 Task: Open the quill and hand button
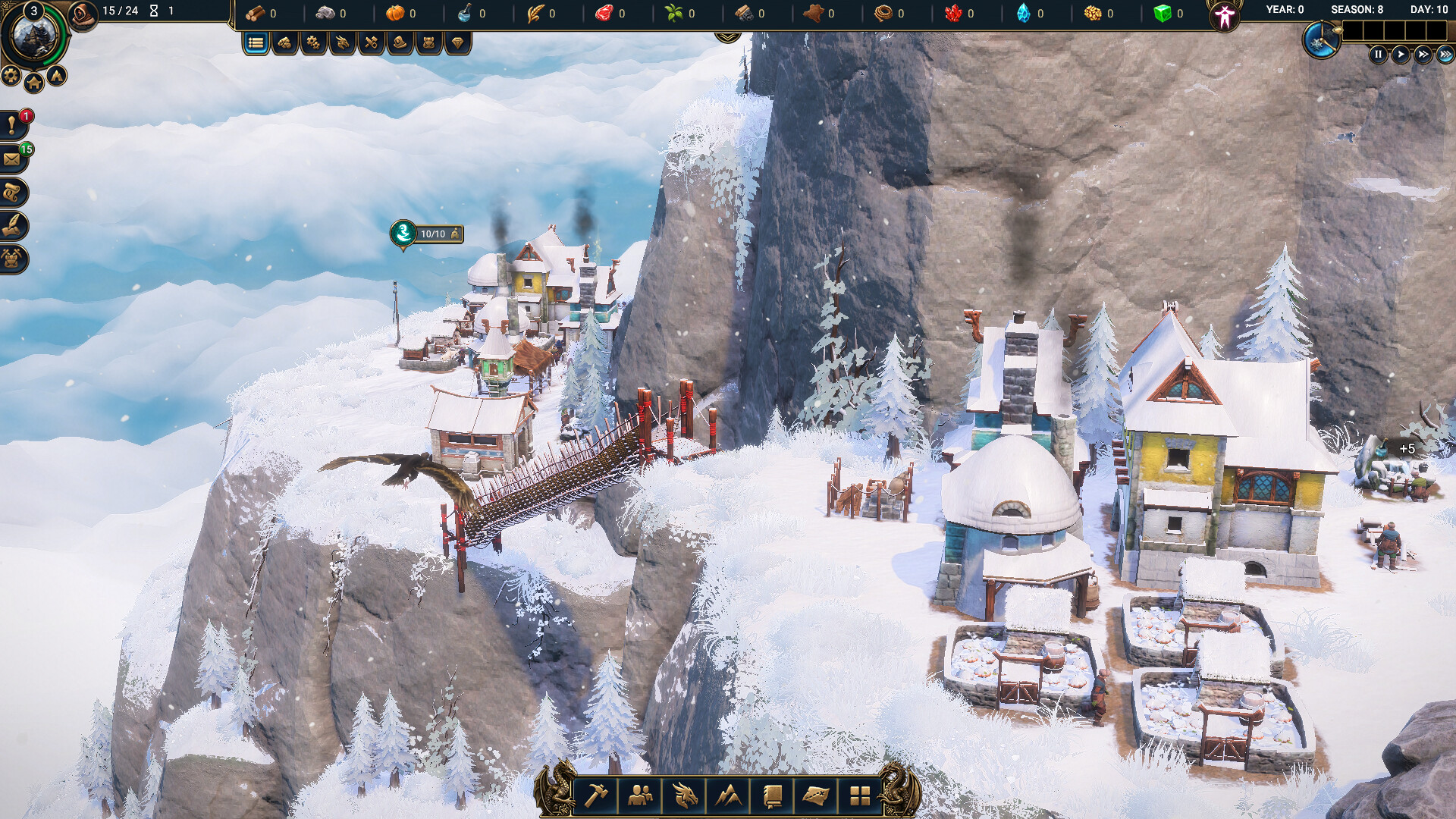point(13,226)
